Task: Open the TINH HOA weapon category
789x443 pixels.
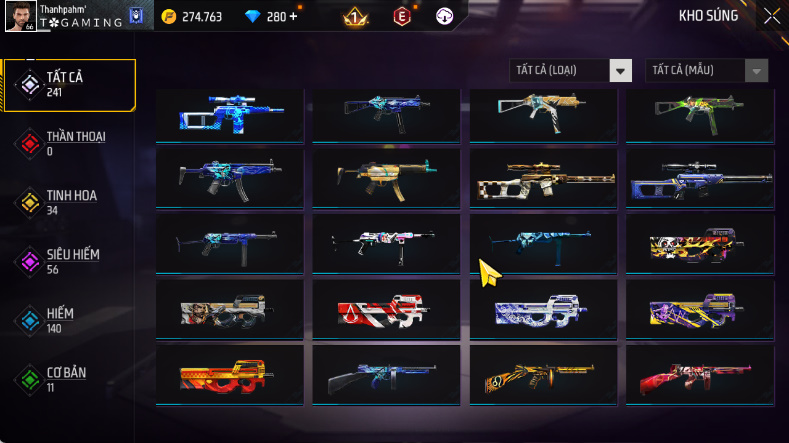Action: [x=68, y=202]
